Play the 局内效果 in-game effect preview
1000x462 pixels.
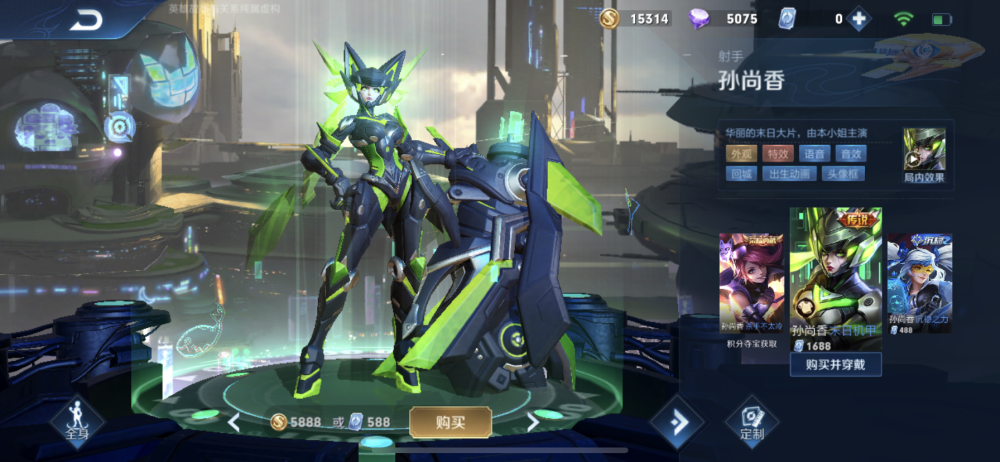click(923, 154)
